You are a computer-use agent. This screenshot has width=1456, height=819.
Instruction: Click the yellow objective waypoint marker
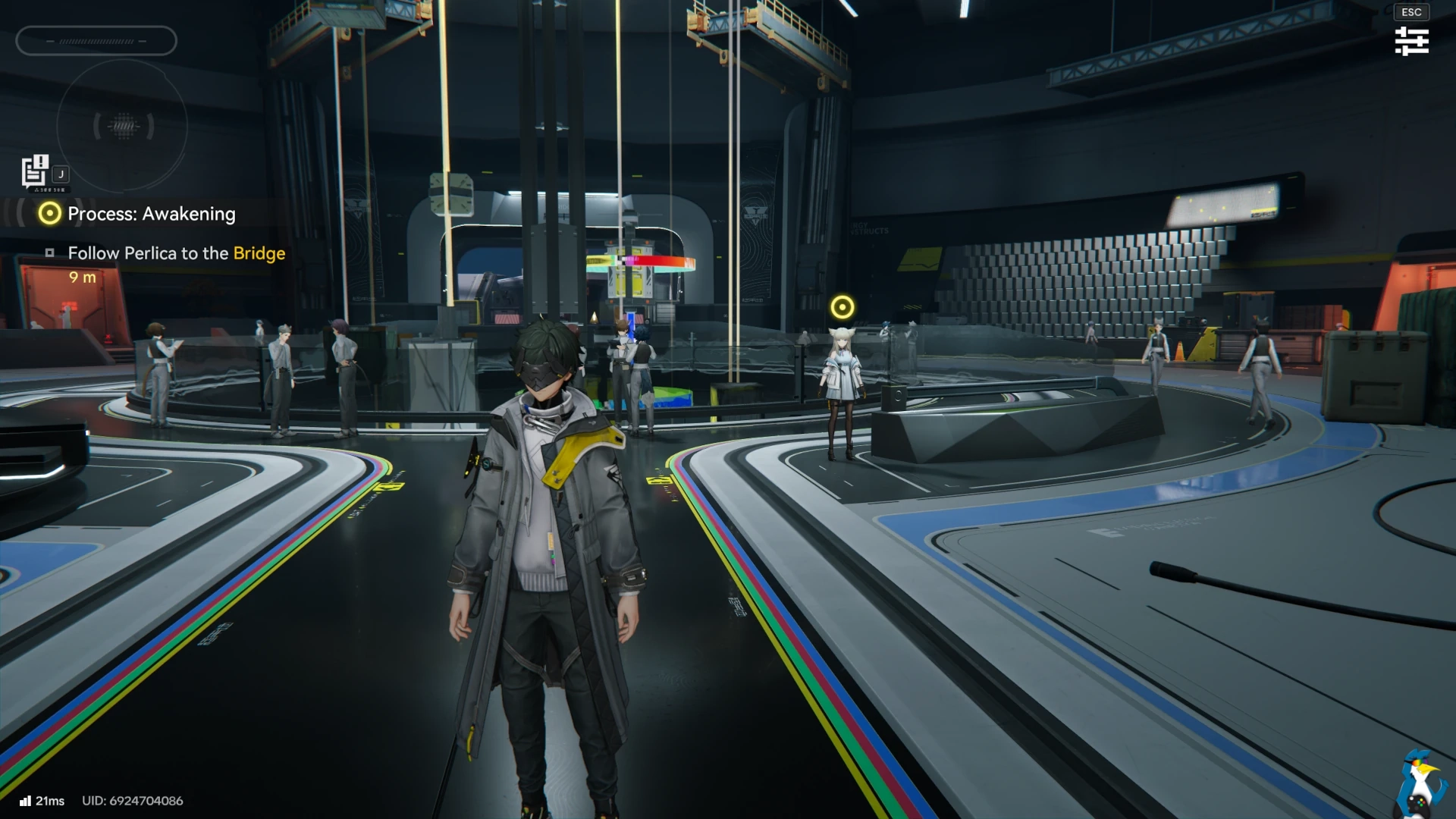click(x=842, y=307)
